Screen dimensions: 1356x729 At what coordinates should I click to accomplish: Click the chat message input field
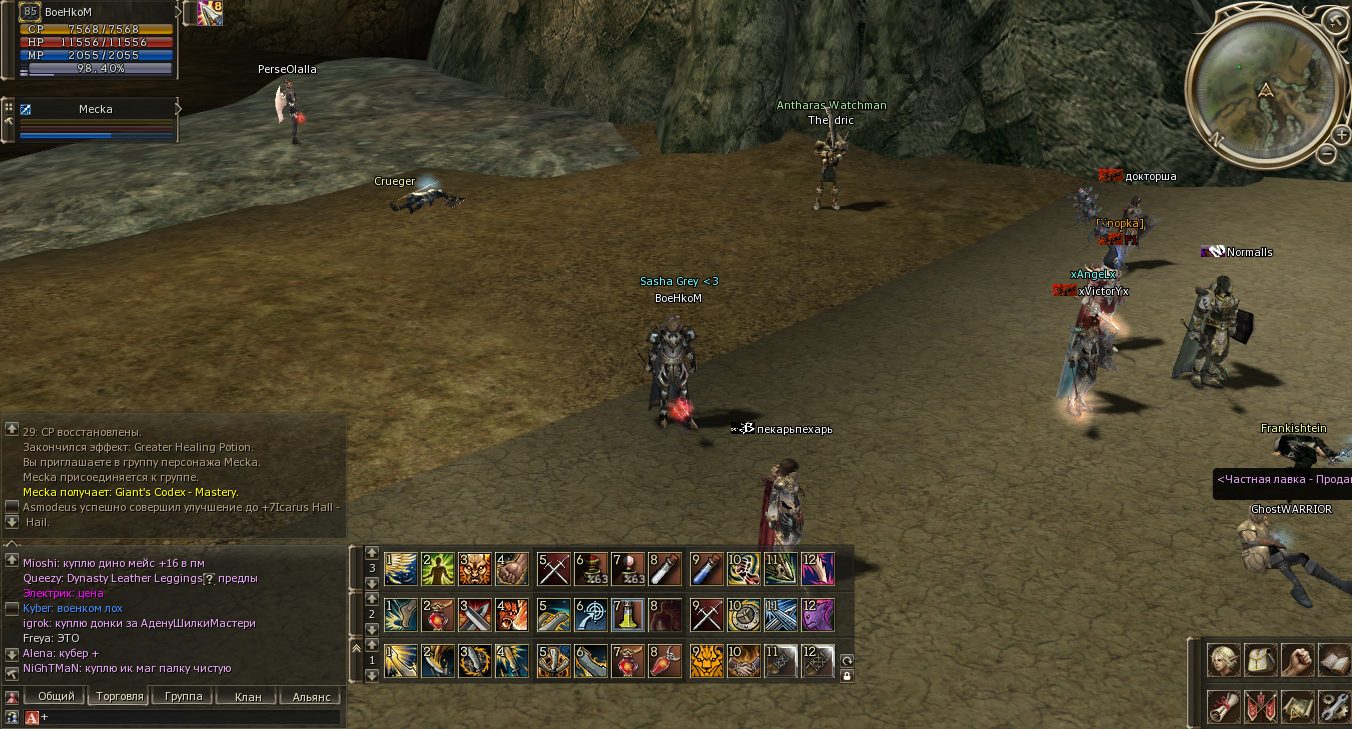[190, 717]
